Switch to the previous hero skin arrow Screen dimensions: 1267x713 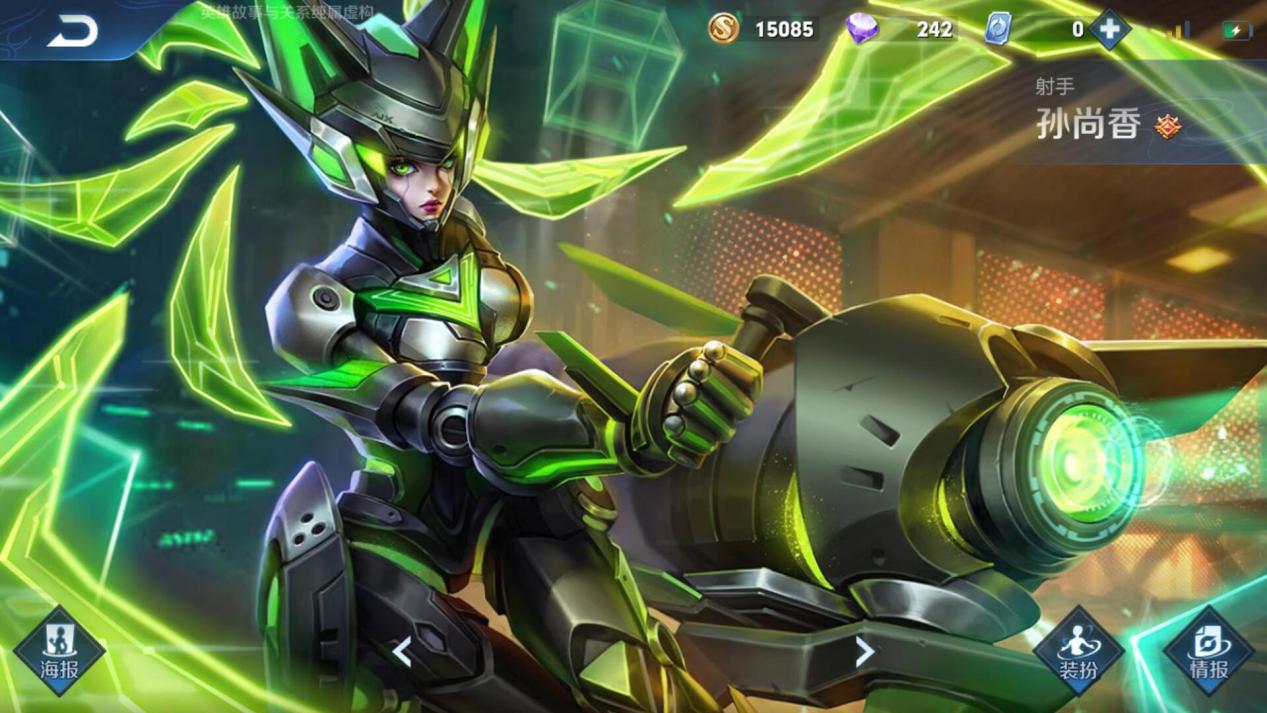click(402, 653)
